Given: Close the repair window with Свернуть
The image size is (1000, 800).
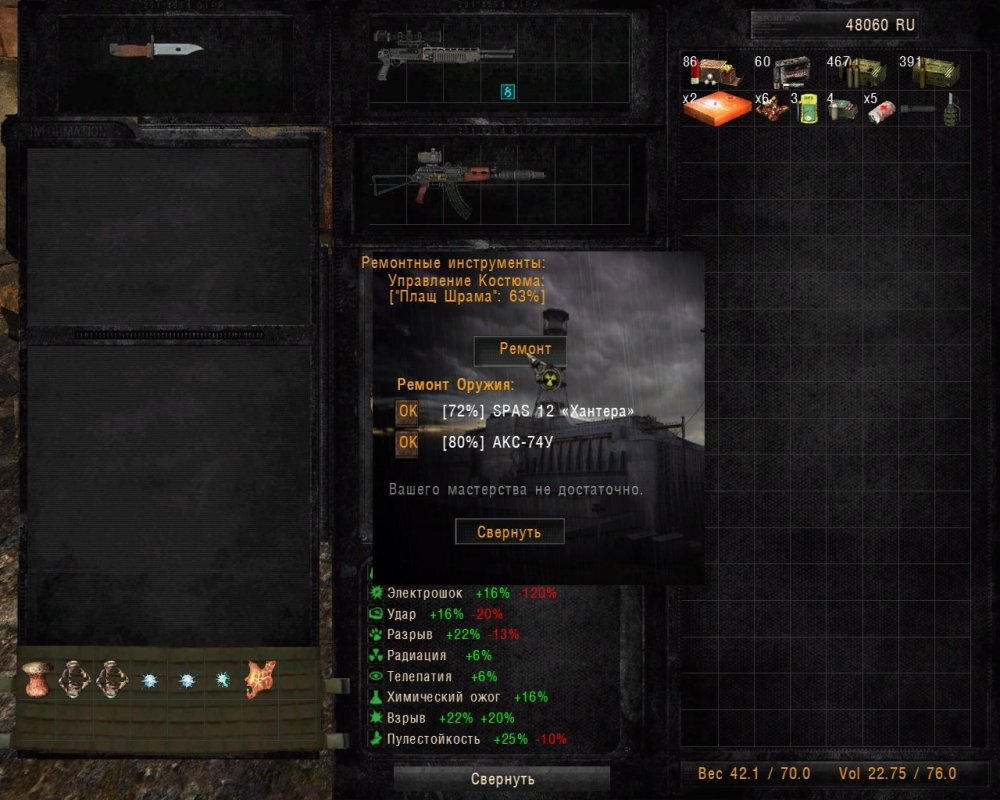Looking at the screenshot, I should coord(509,532).
